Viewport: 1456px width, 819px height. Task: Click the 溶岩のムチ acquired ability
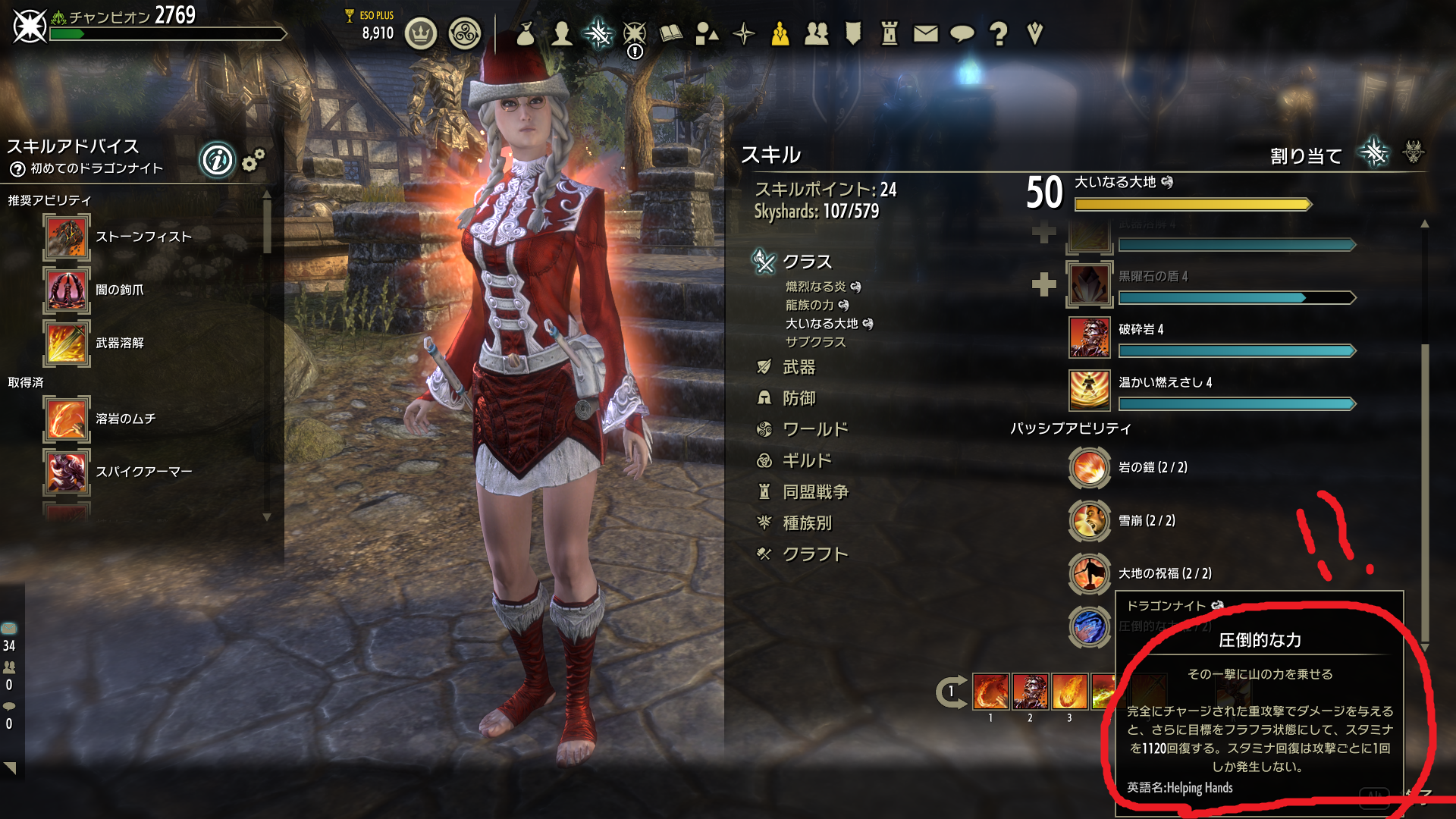(67, 419)
